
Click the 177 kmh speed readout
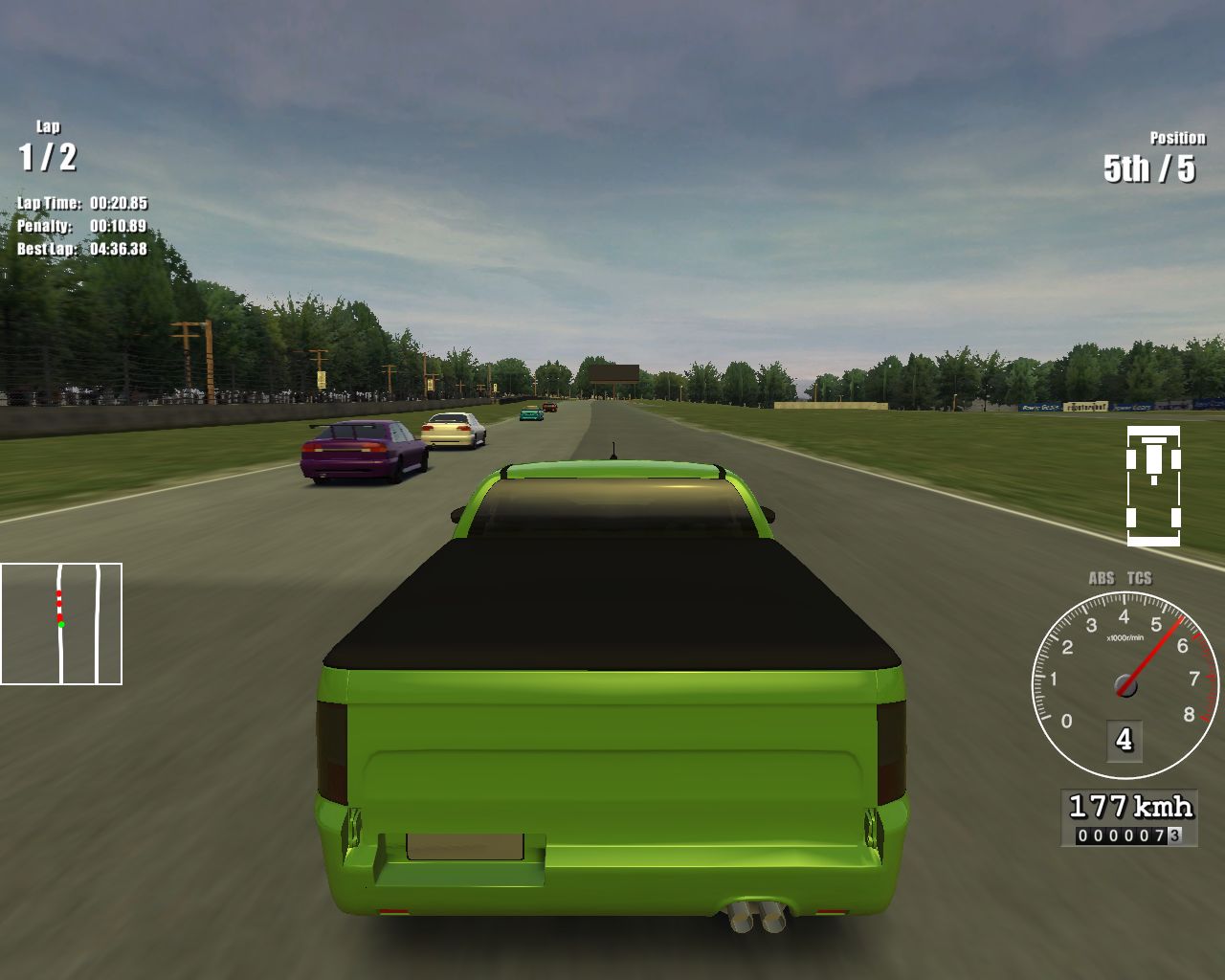1130,805
